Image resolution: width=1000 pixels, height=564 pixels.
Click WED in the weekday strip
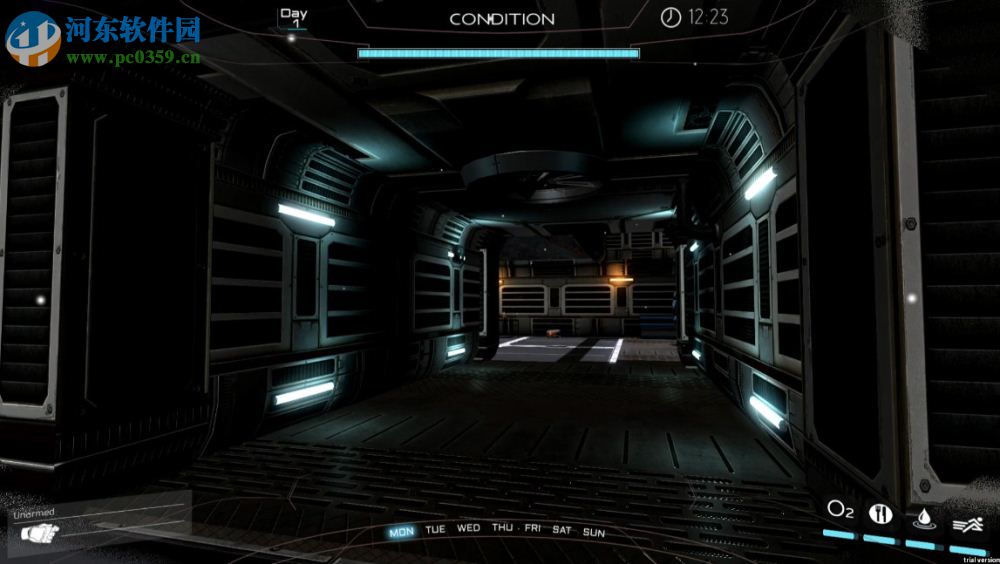pos(468,527)
